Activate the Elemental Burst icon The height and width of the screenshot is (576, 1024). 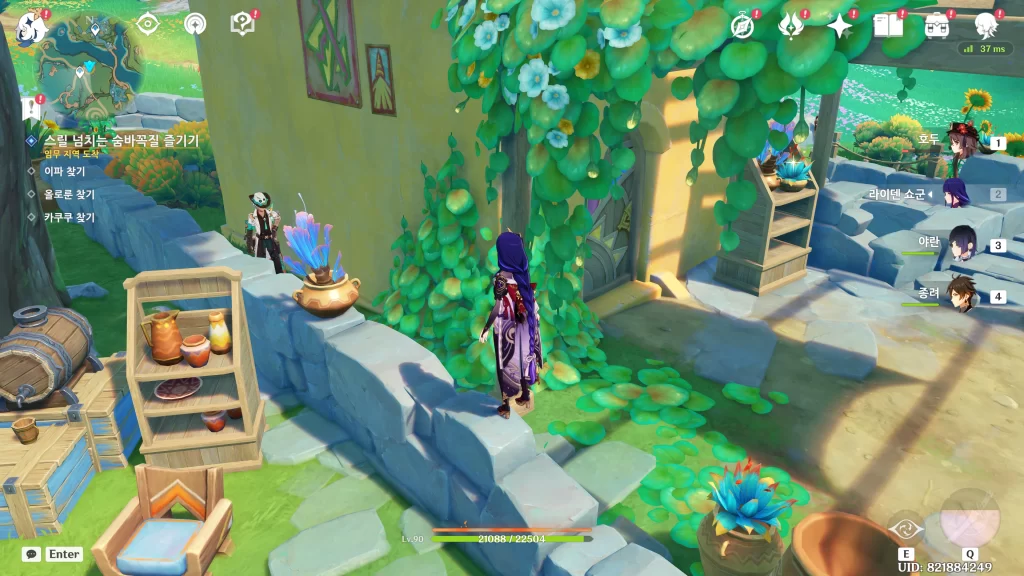969,519
